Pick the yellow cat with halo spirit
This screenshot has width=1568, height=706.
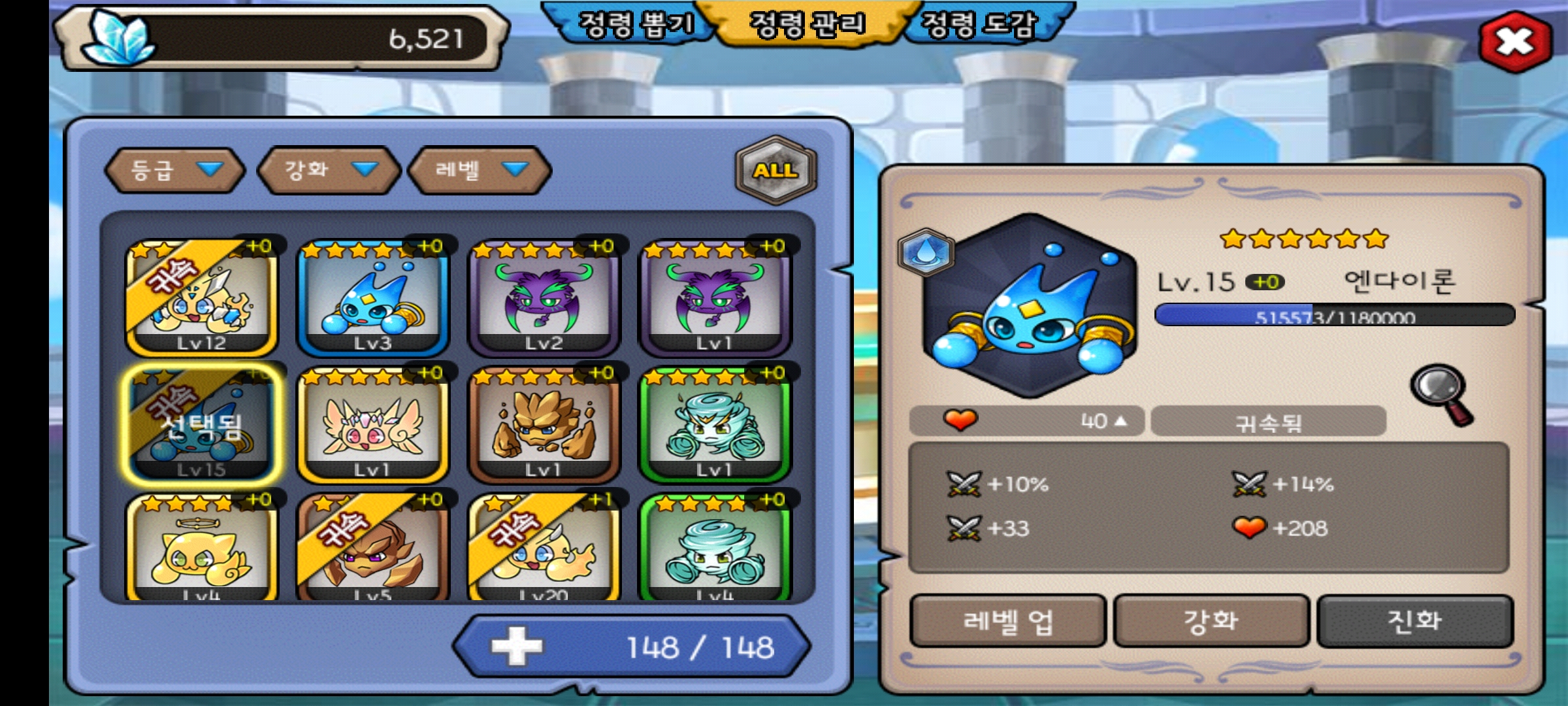(x=201, y=549)
